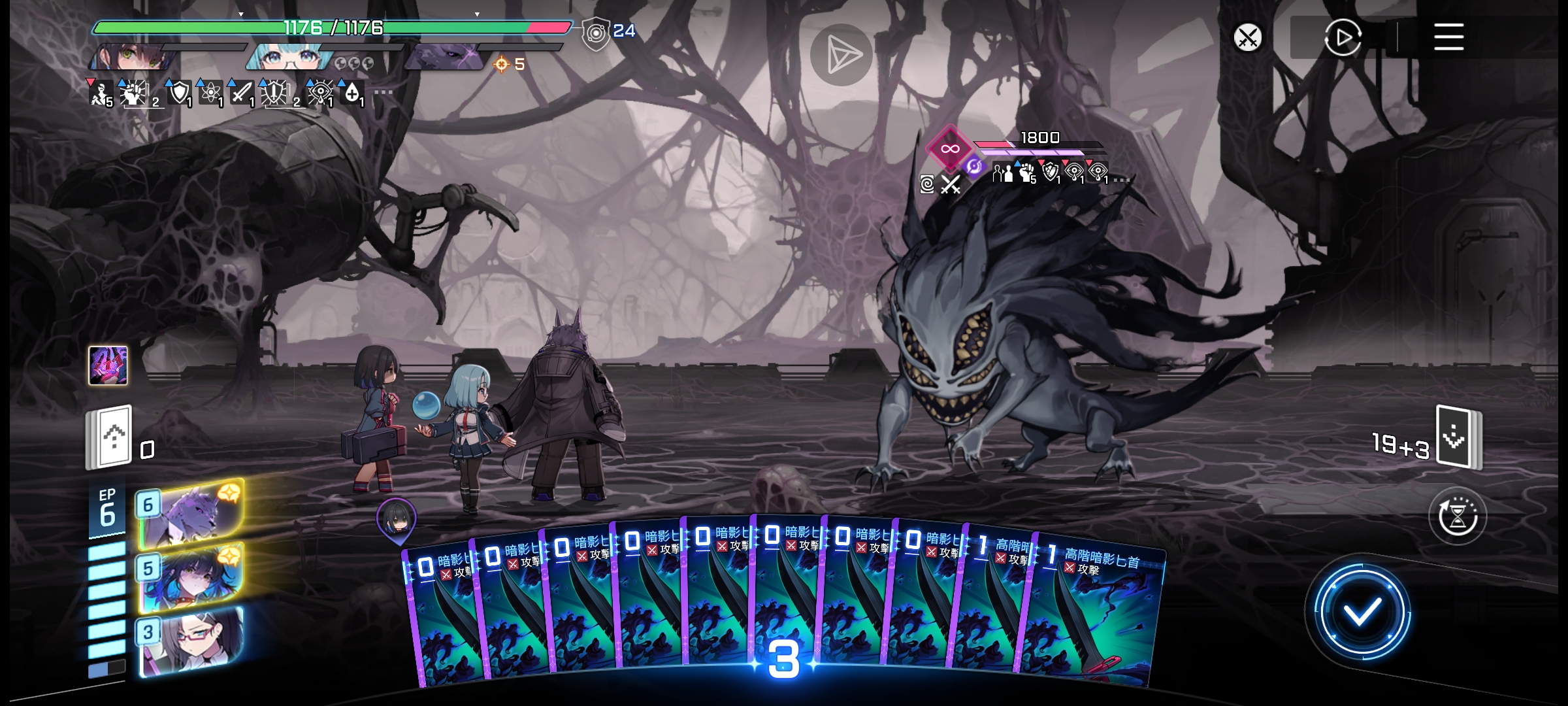Confirm the turn with the checkmark button
The width and height of the screenshot is (1568, 706).
point(1362,613)
